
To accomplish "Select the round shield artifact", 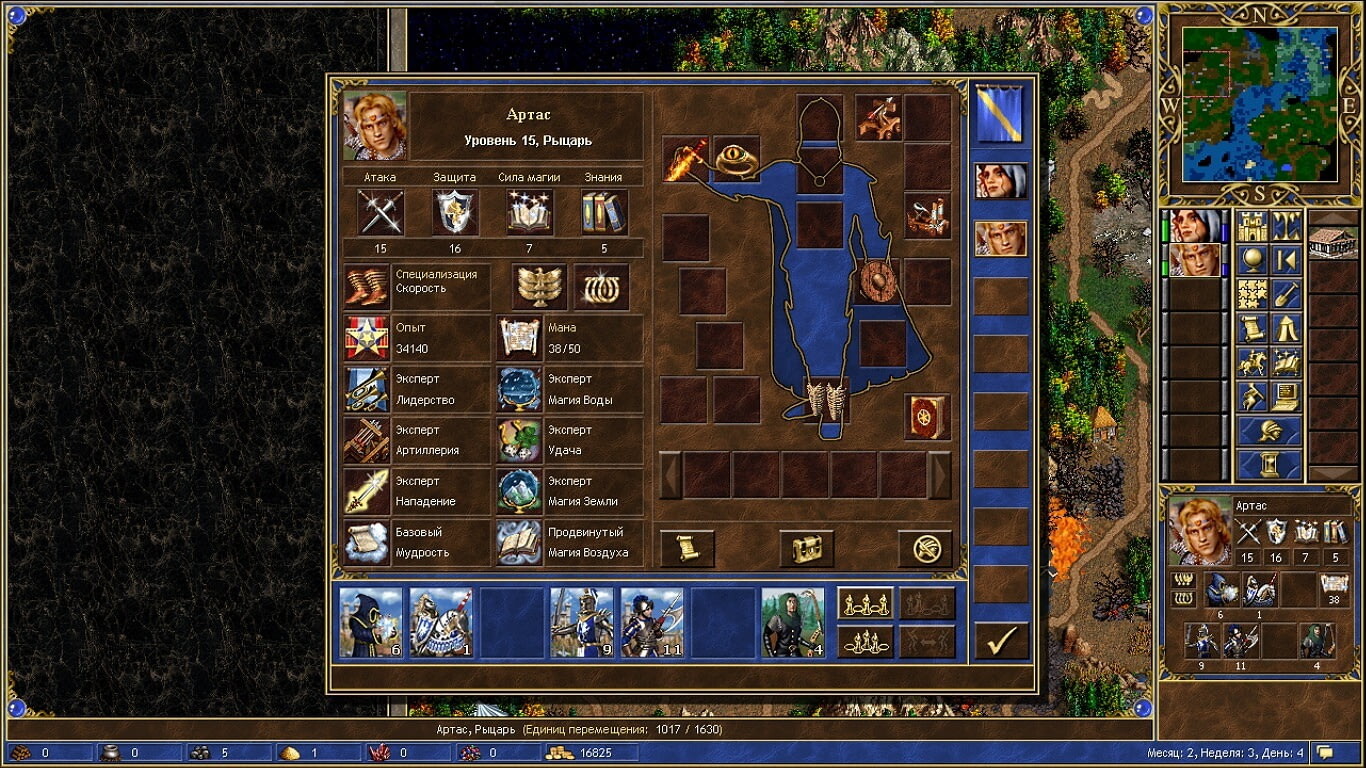I will tap(876, 282).
